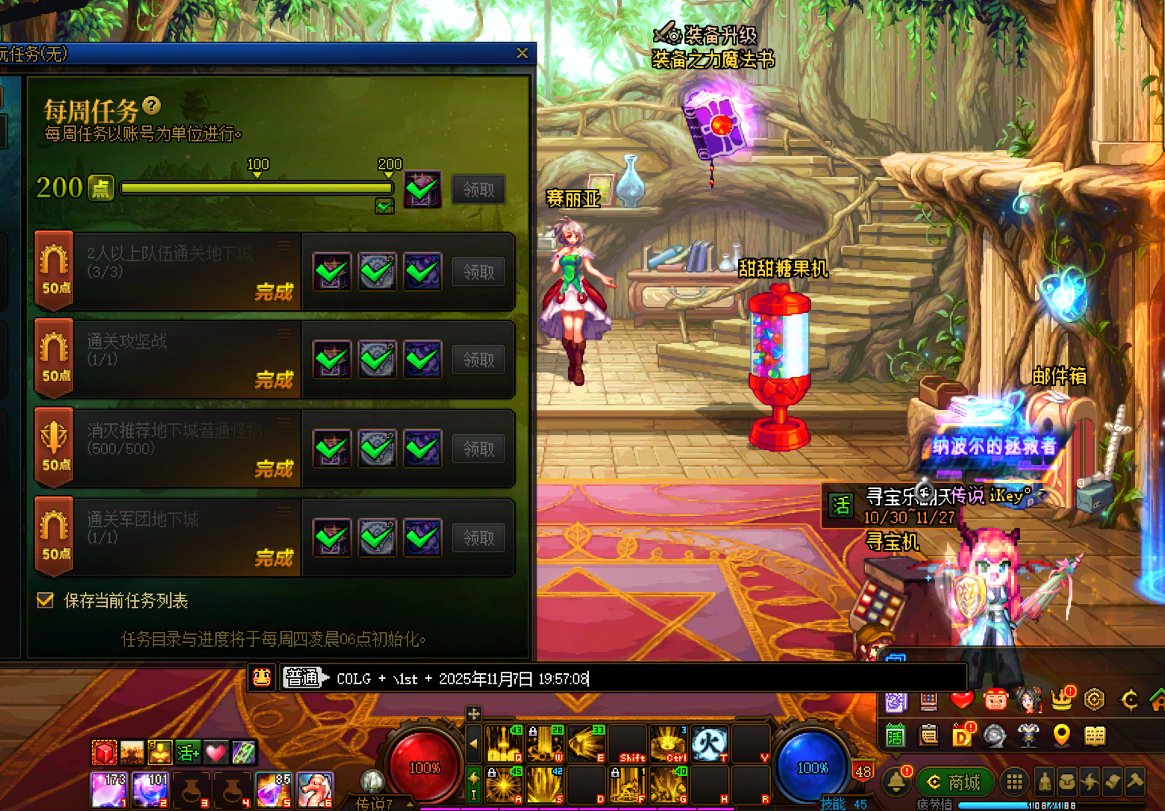Open the open-book icon in the menu bar
Screen dimensions: 1165x811
[x=1095, y=736]
